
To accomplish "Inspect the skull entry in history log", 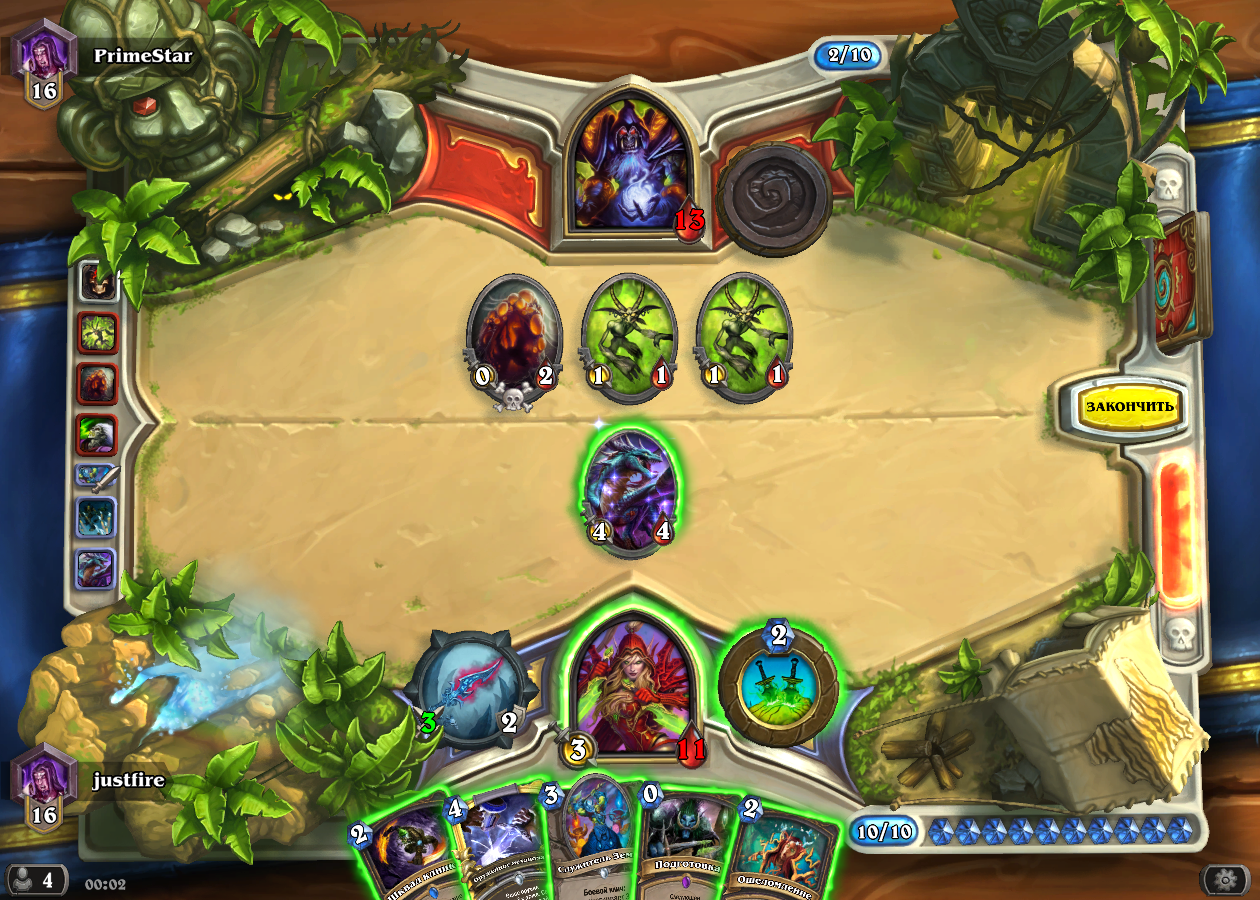I will pyautogui.click(x=98, y=283).
